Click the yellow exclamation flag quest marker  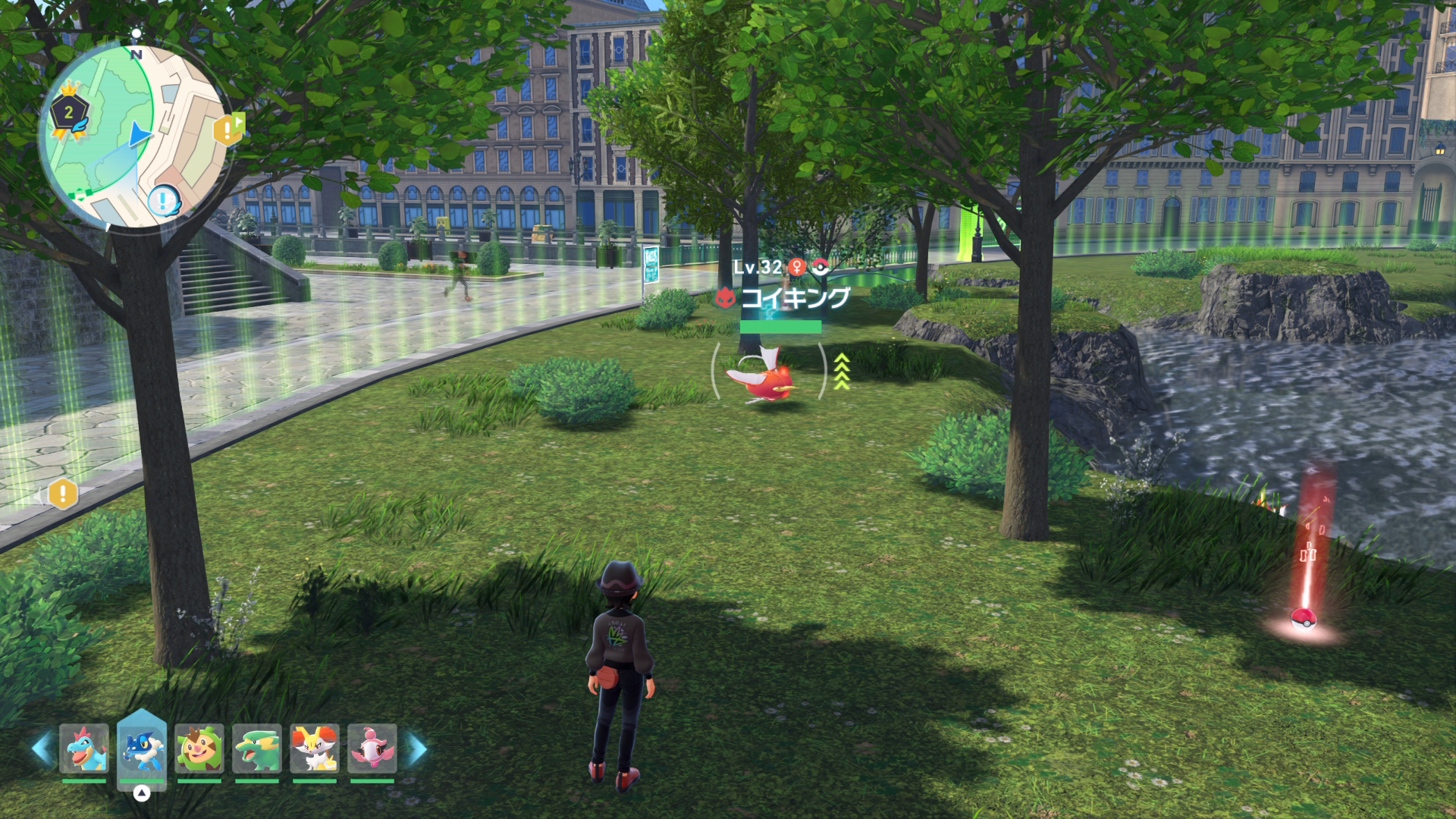coord(228,130)
